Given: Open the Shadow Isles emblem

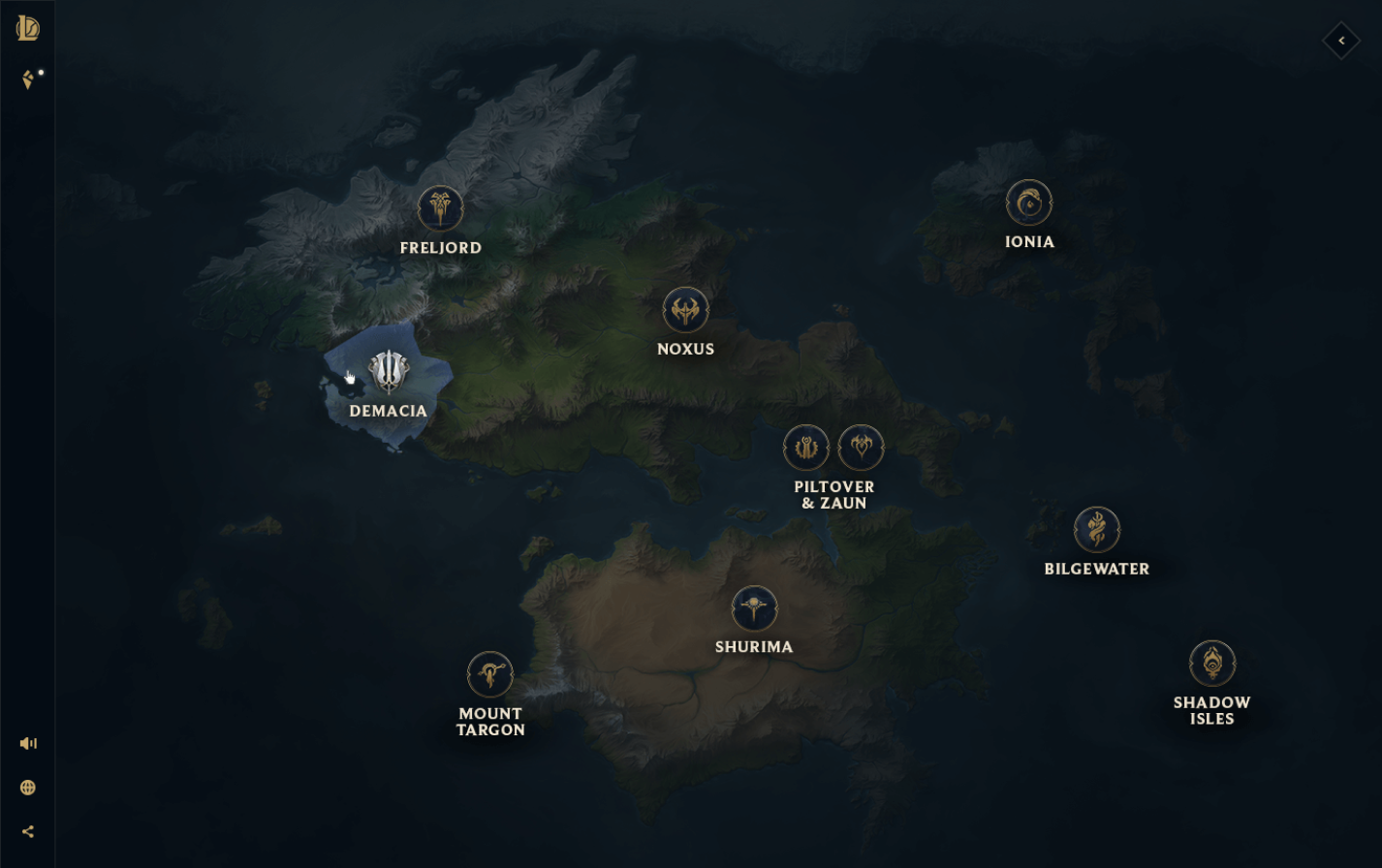Looking at the screenshot, I should (1212, 663).
